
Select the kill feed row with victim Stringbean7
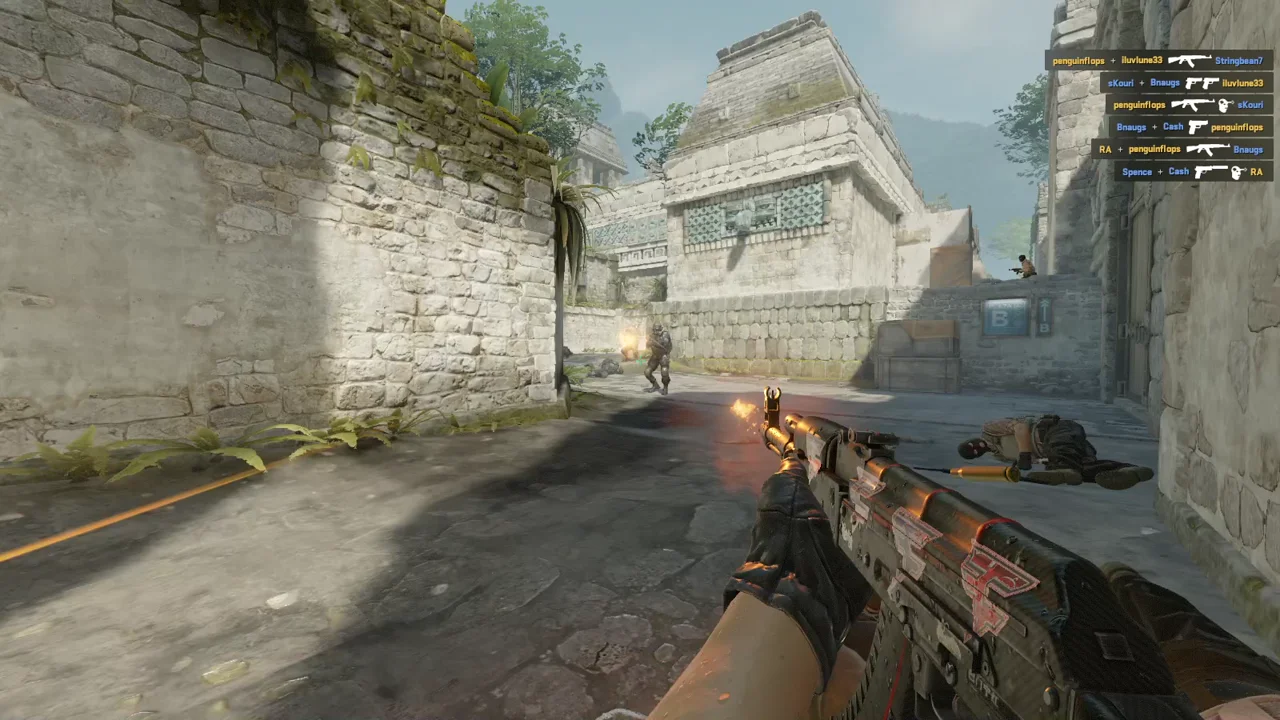1159,60
